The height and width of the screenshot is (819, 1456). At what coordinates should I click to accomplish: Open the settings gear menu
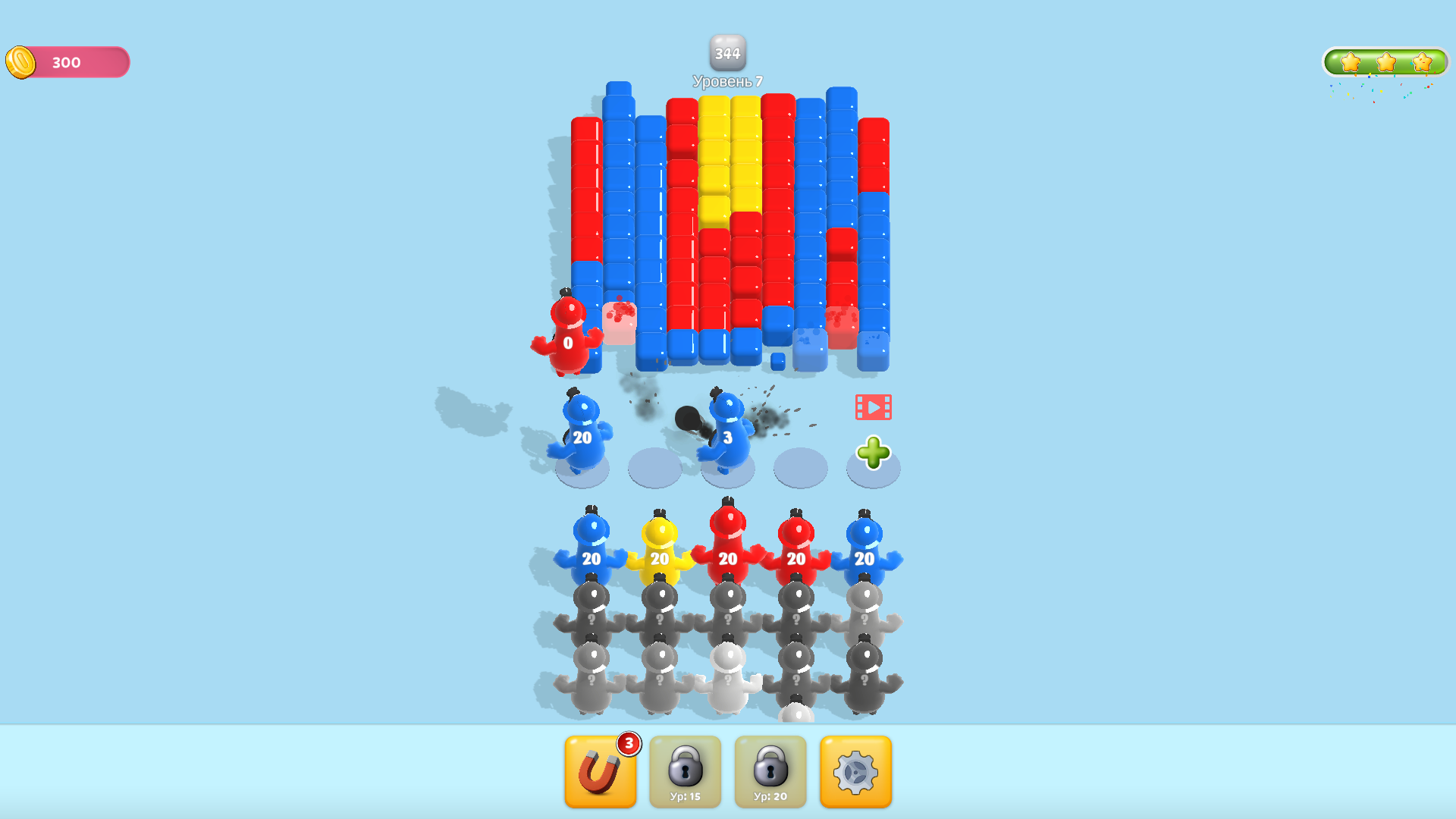tap(855, 771)
